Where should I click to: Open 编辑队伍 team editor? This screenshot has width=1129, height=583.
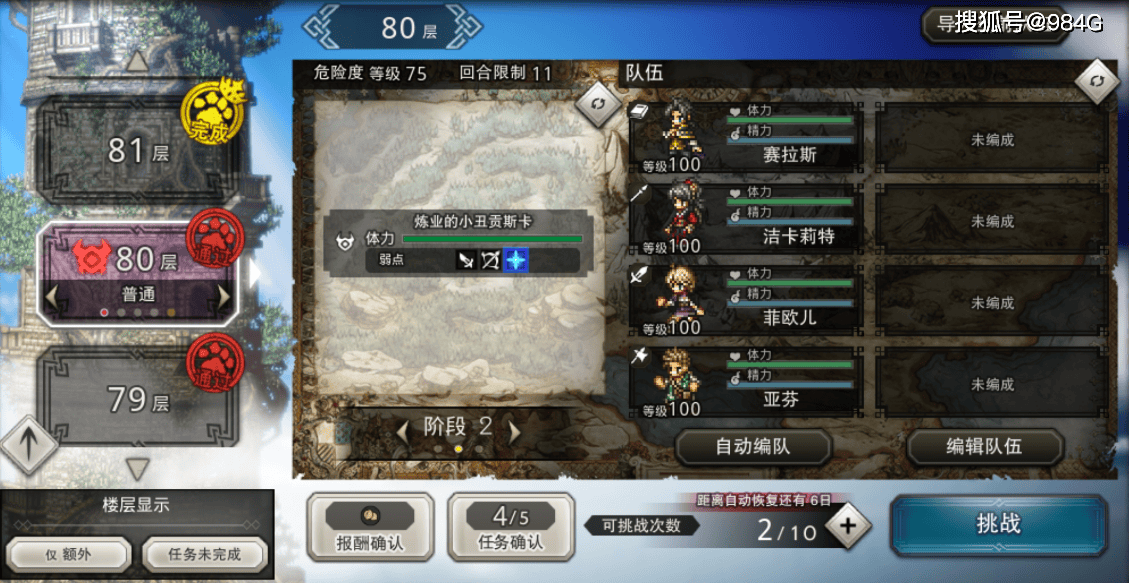[x=984, y=447]
